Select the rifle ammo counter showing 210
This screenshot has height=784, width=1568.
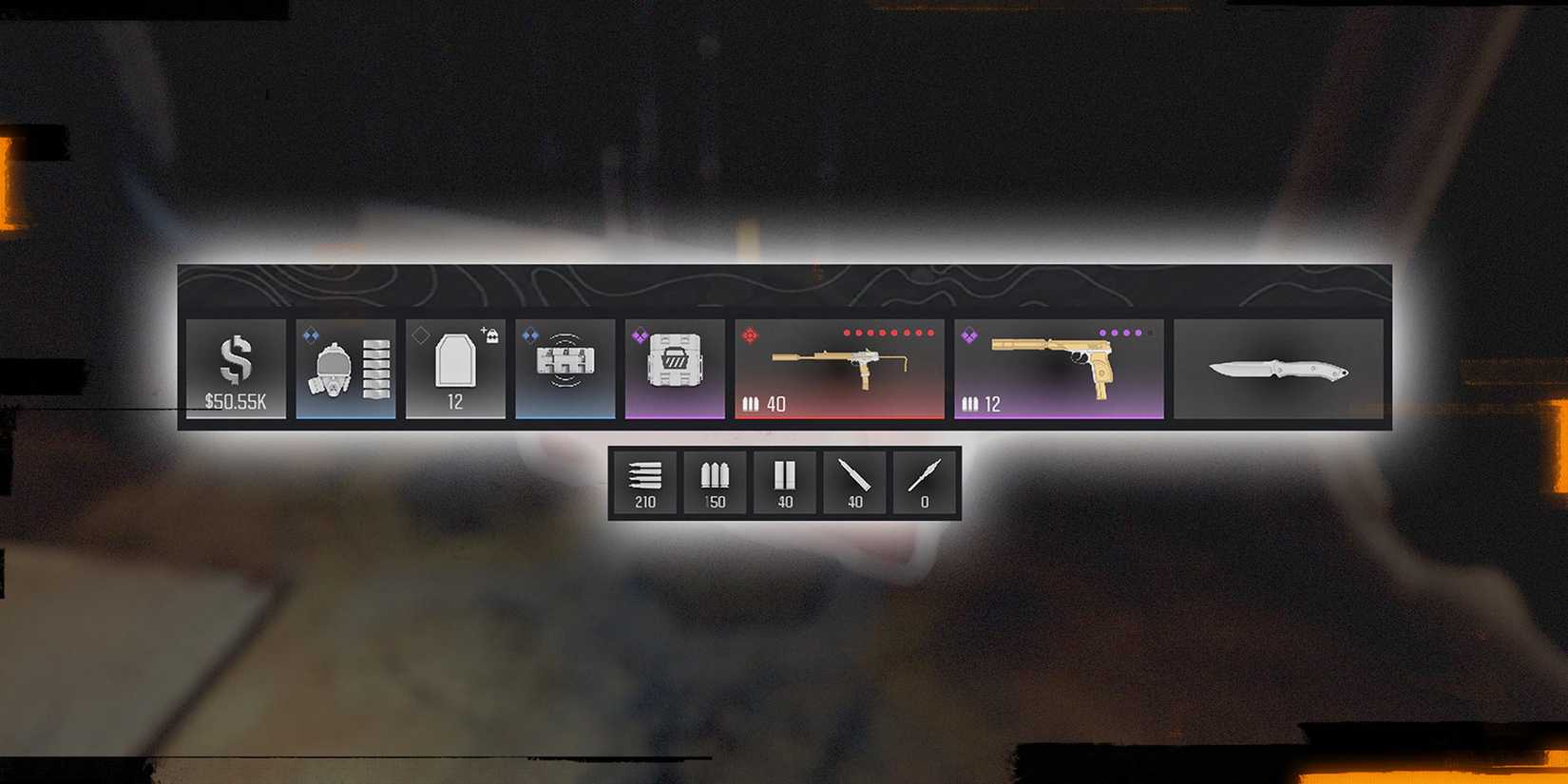[x=644, y=482]
